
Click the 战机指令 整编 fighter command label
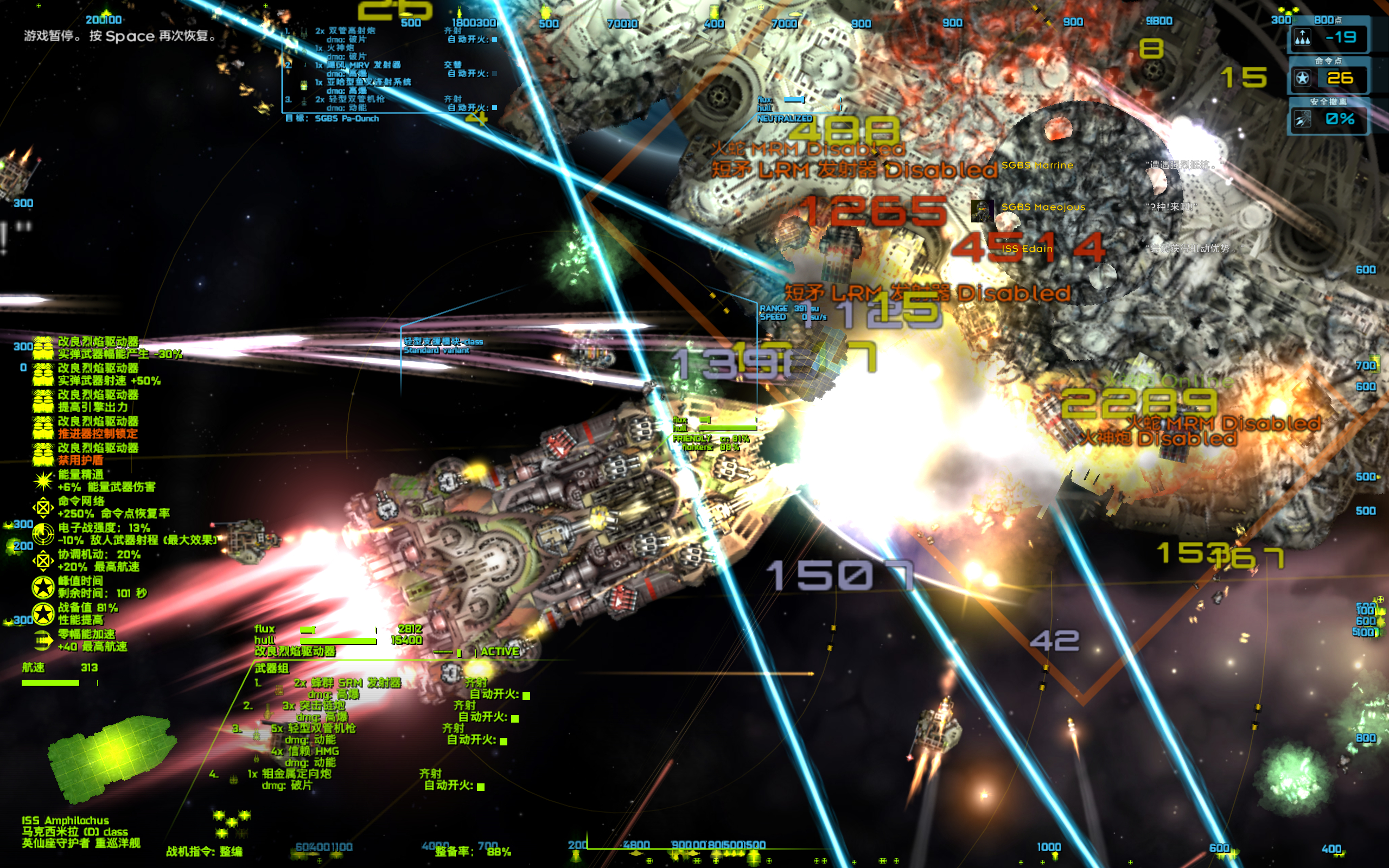204,851
